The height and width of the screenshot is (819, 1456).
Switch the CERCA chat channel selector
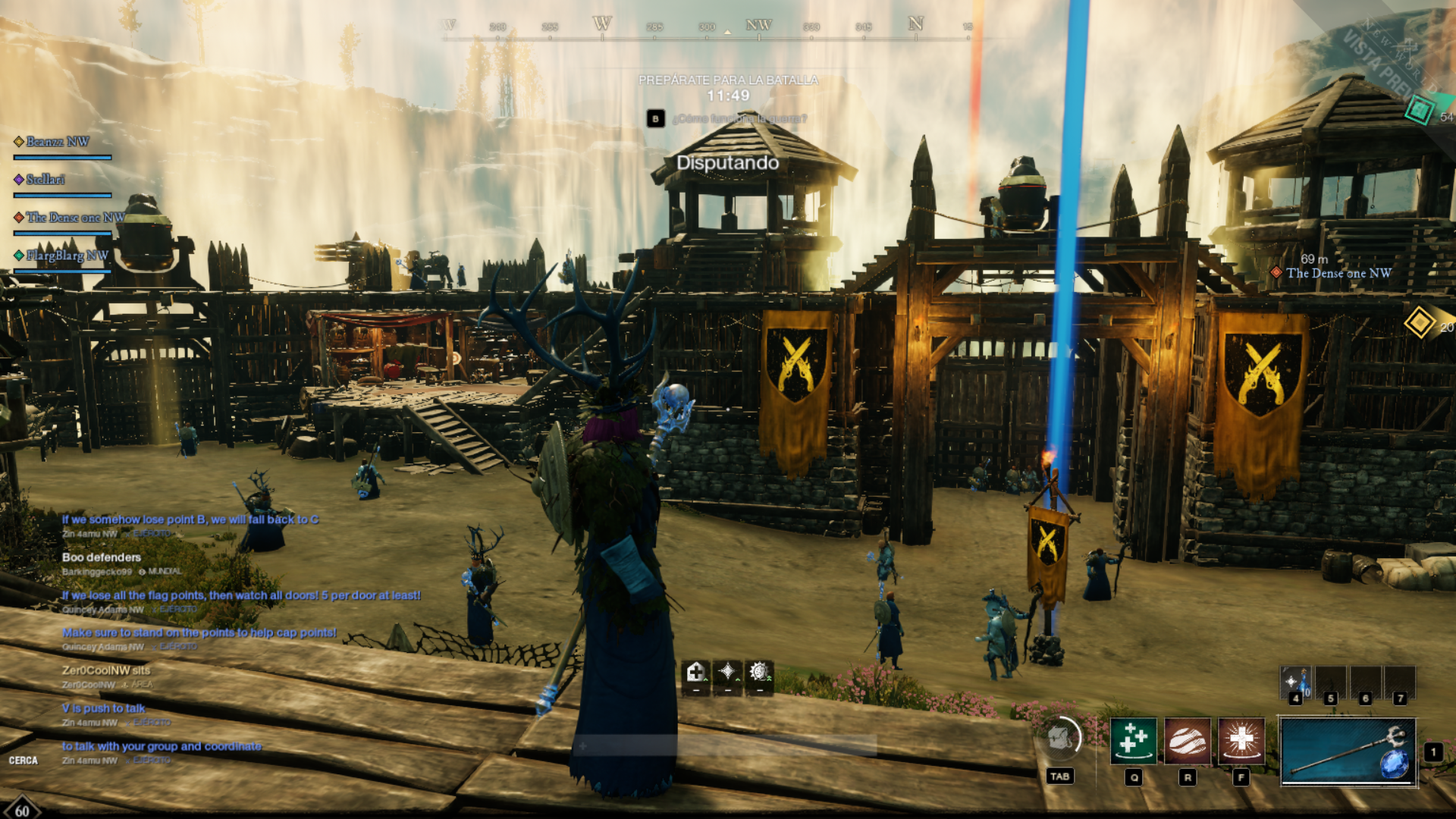pos(24,761)
